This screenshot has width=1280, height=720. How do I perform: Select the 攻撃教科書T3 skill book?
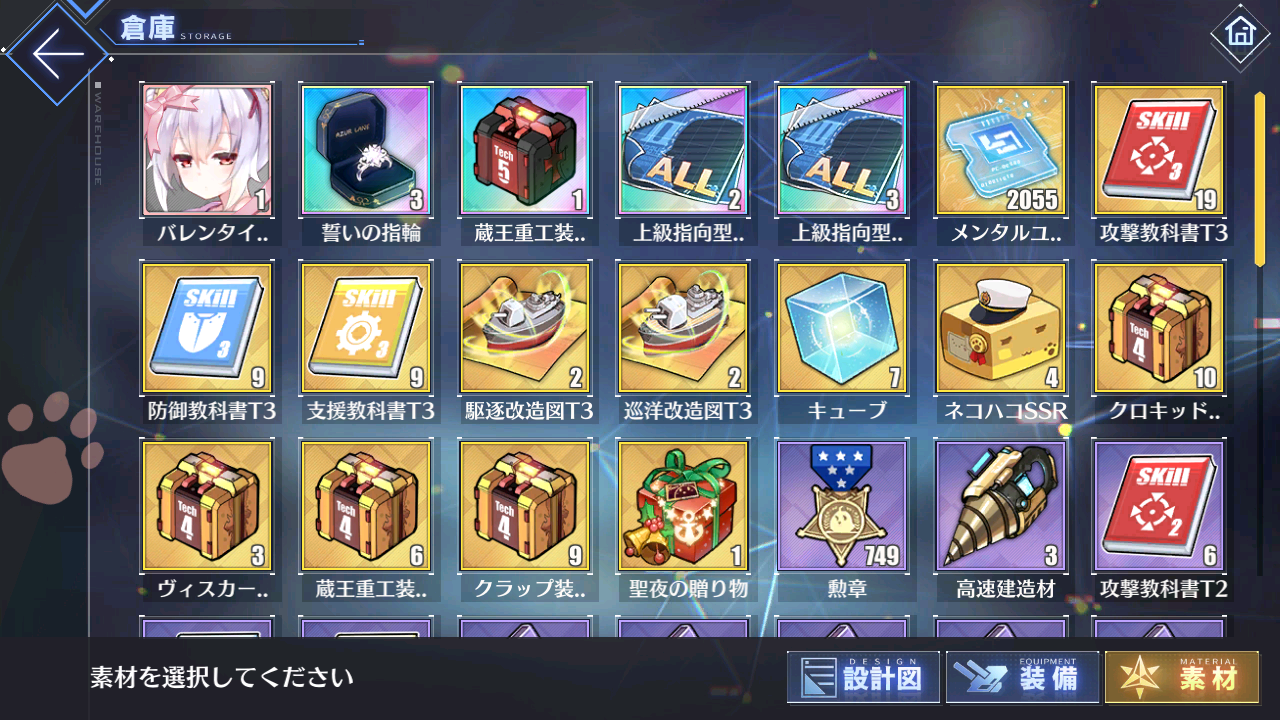1158,150
